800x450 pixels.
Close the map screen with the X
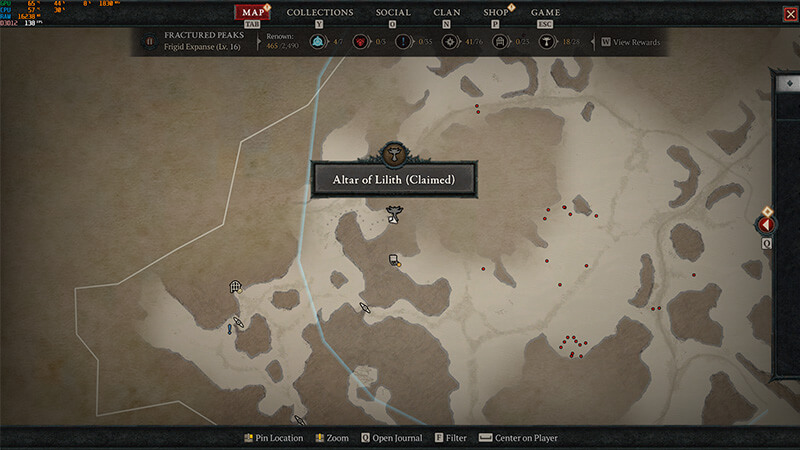tap(790, 13)
